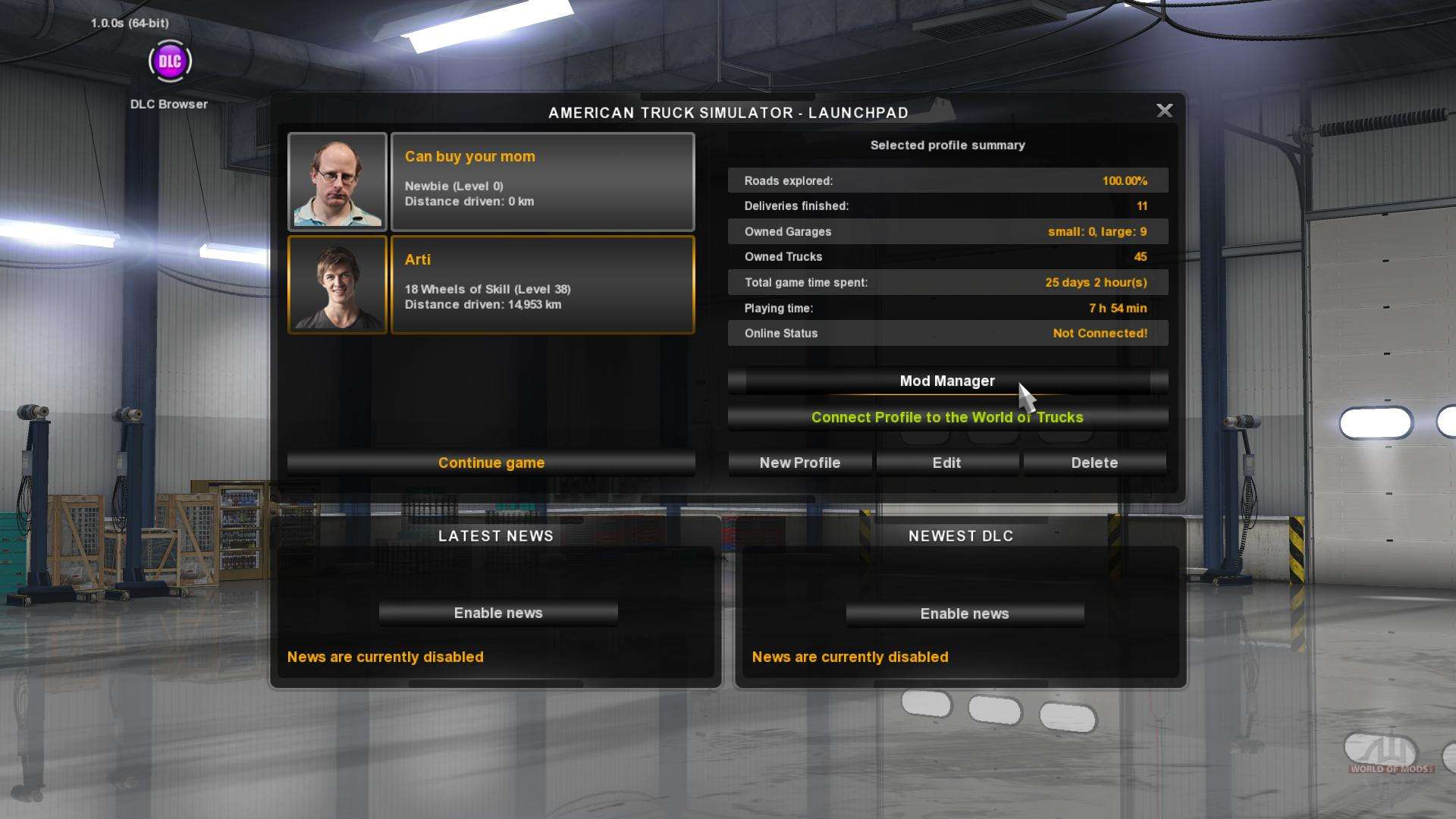Select the Arti profile entry
Viewport: 1456px width, 819px height.
[x=542, y=285]
